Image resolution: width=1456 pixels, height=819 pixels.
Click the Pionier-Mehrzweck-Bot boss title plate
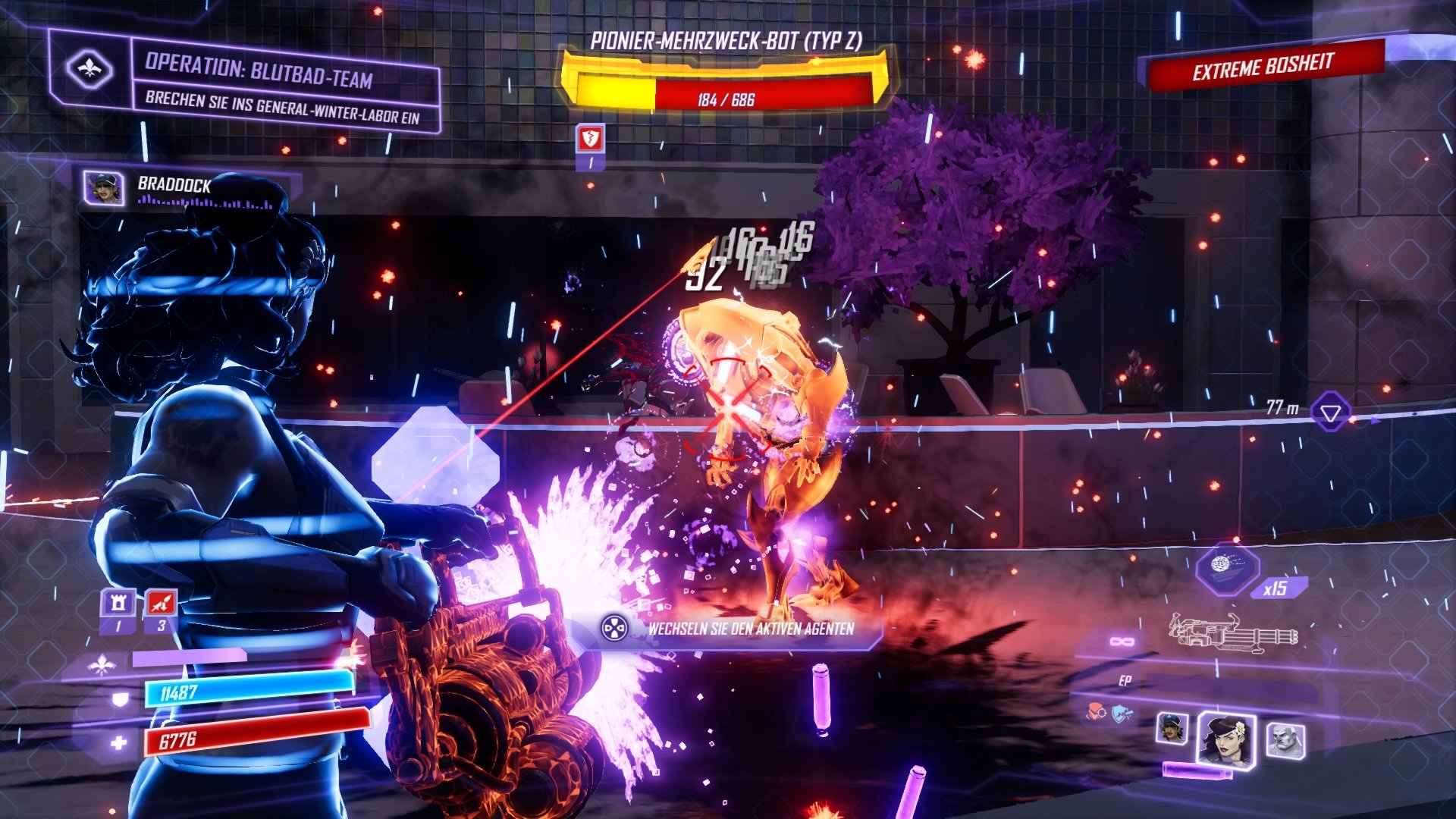(730, 43)
